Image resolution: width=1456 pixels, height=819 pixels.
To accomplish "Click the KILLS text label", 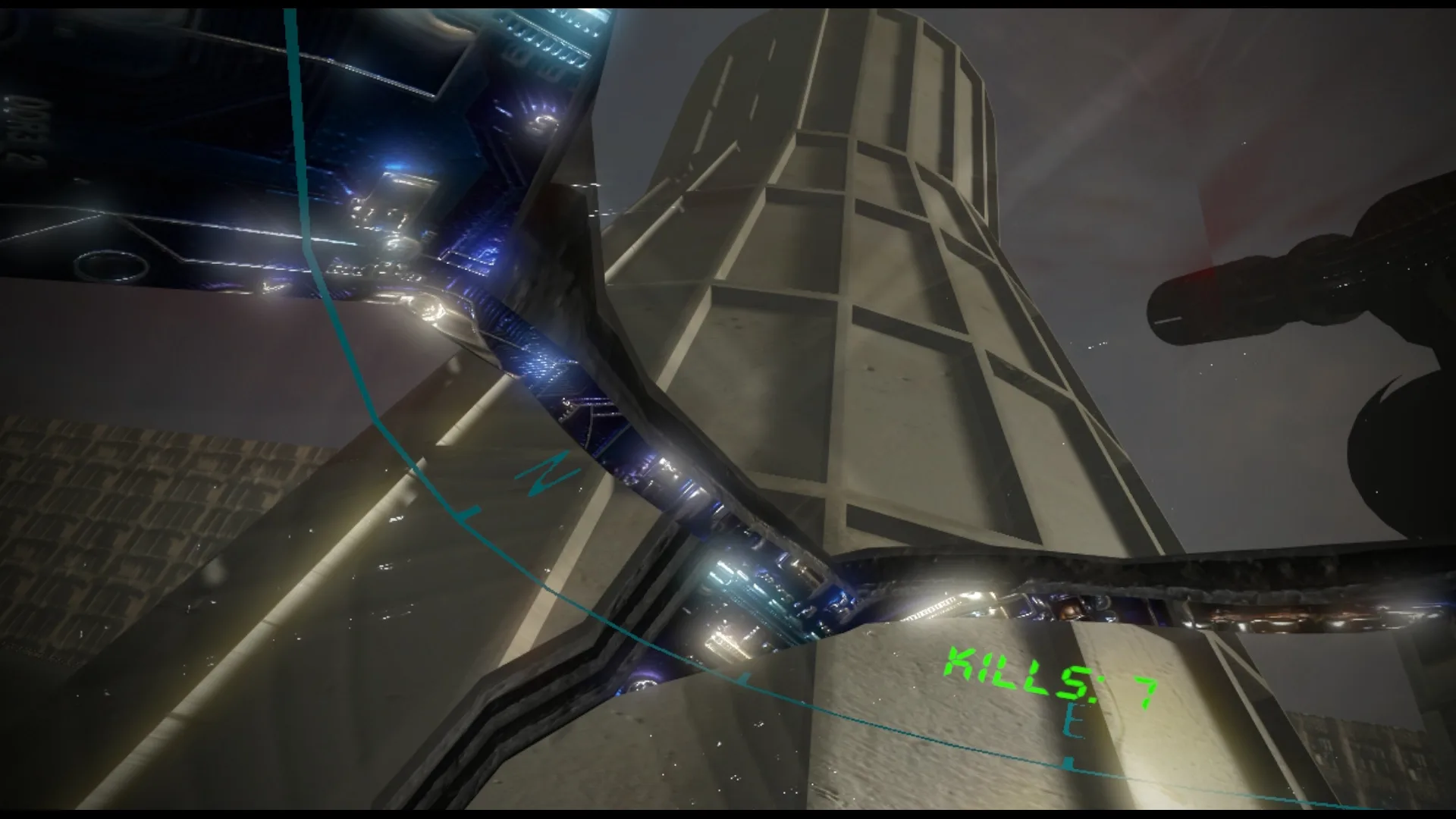I will 1016,671.
